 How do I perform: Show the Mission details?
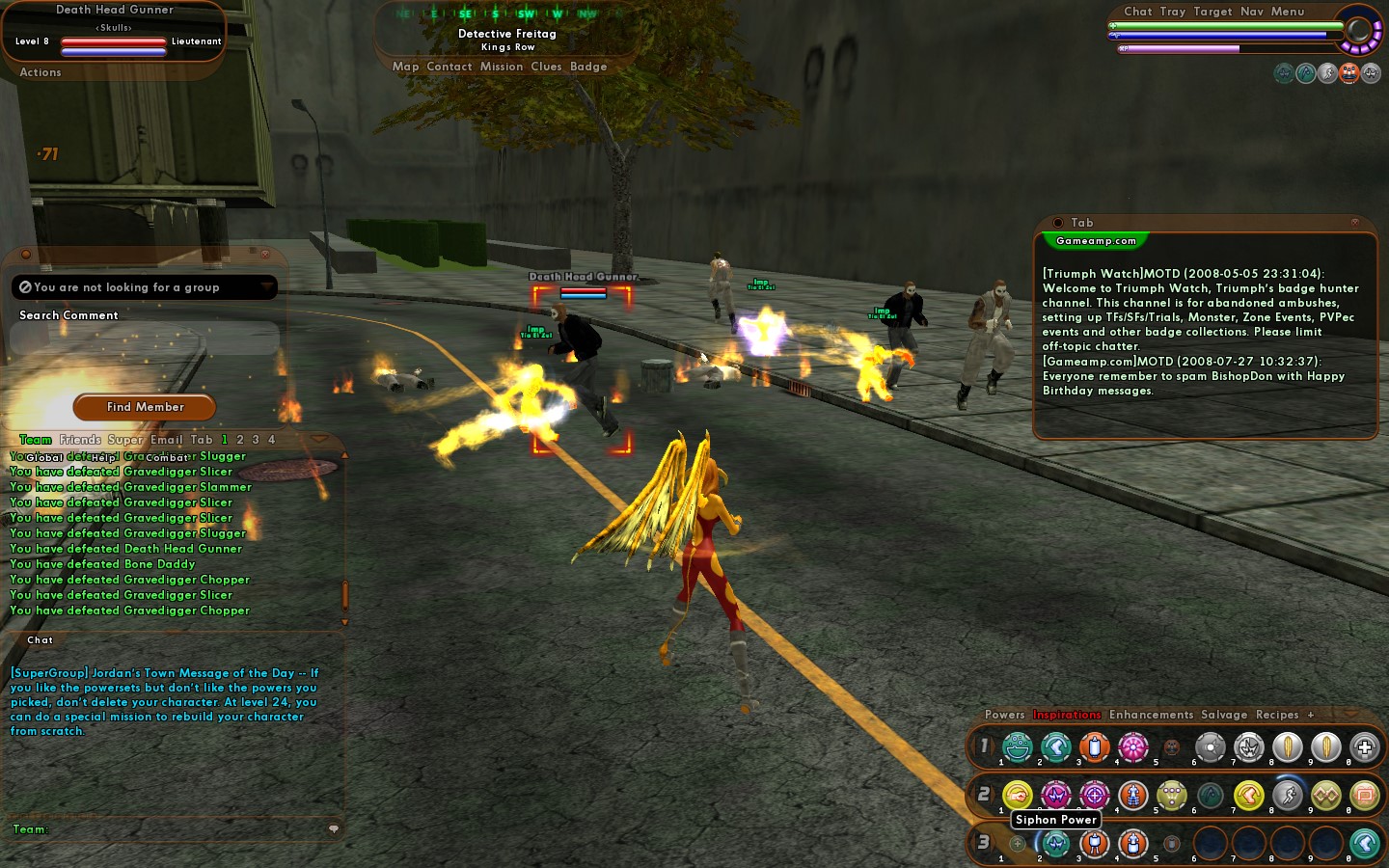[x=502, y=67]
